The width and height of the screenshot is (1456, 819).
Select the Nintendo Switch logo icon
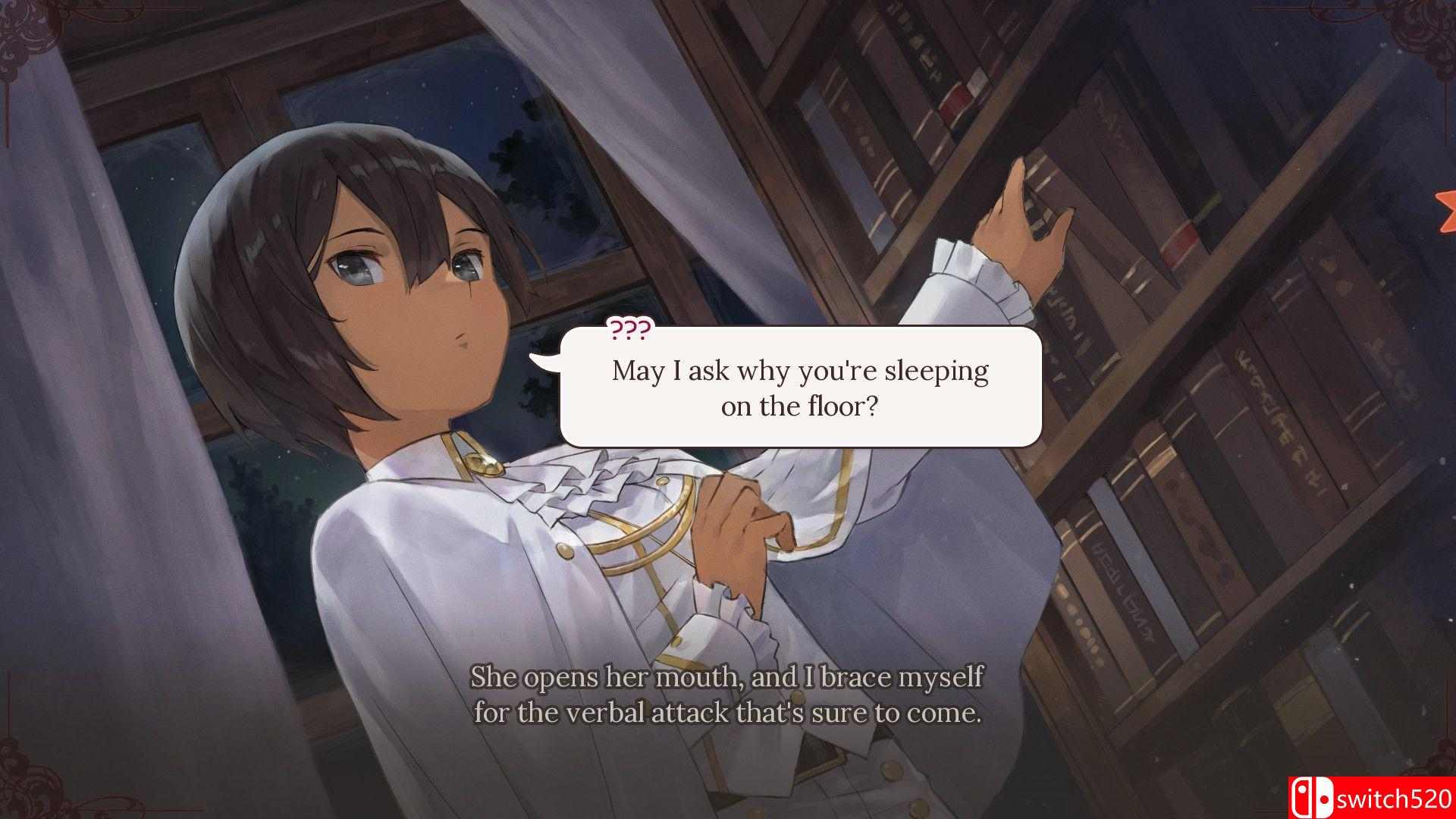tap(1312, 798)
